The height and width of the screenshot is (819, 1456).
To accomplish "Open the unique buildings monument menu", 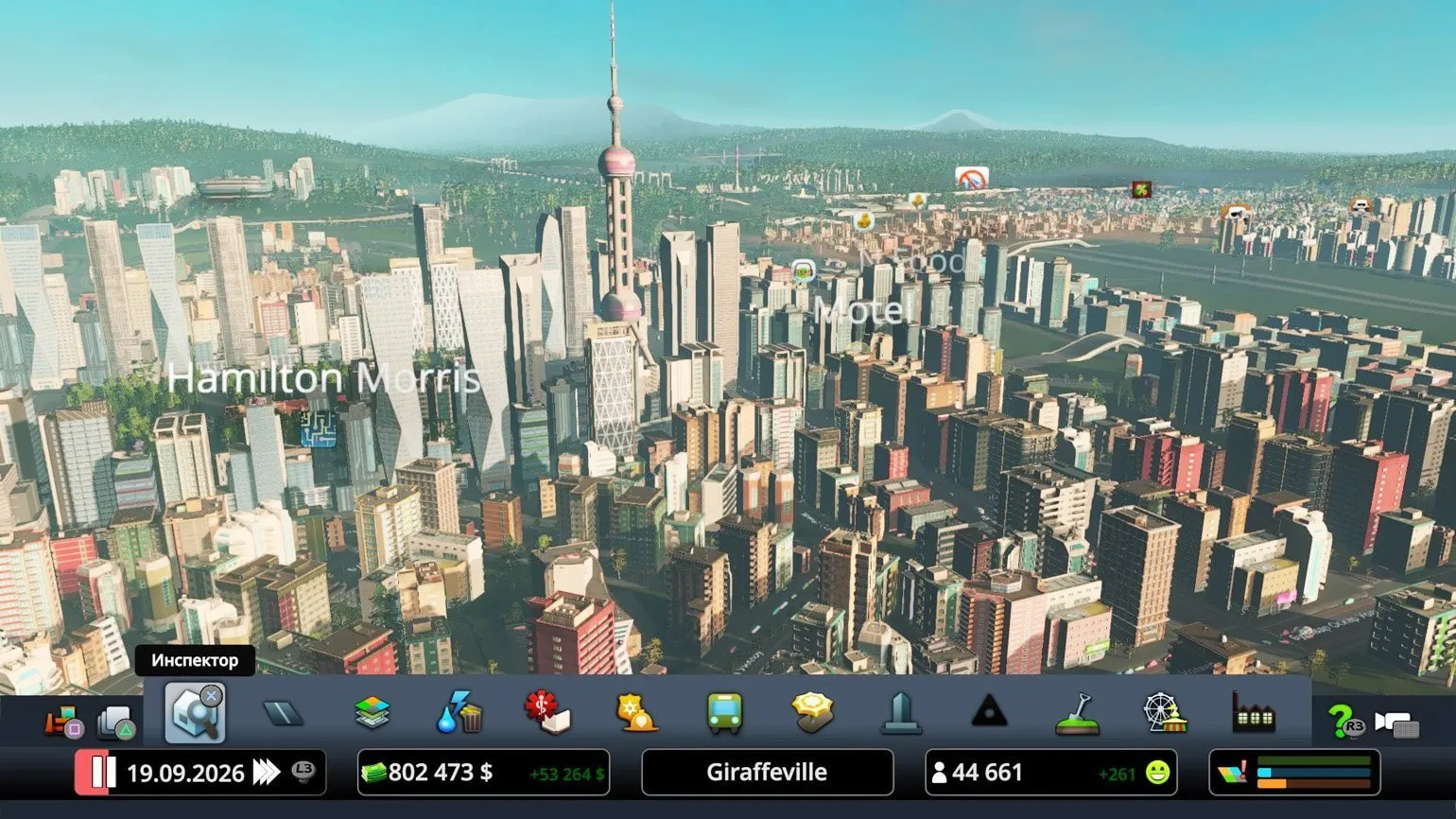I will point(900,713).
